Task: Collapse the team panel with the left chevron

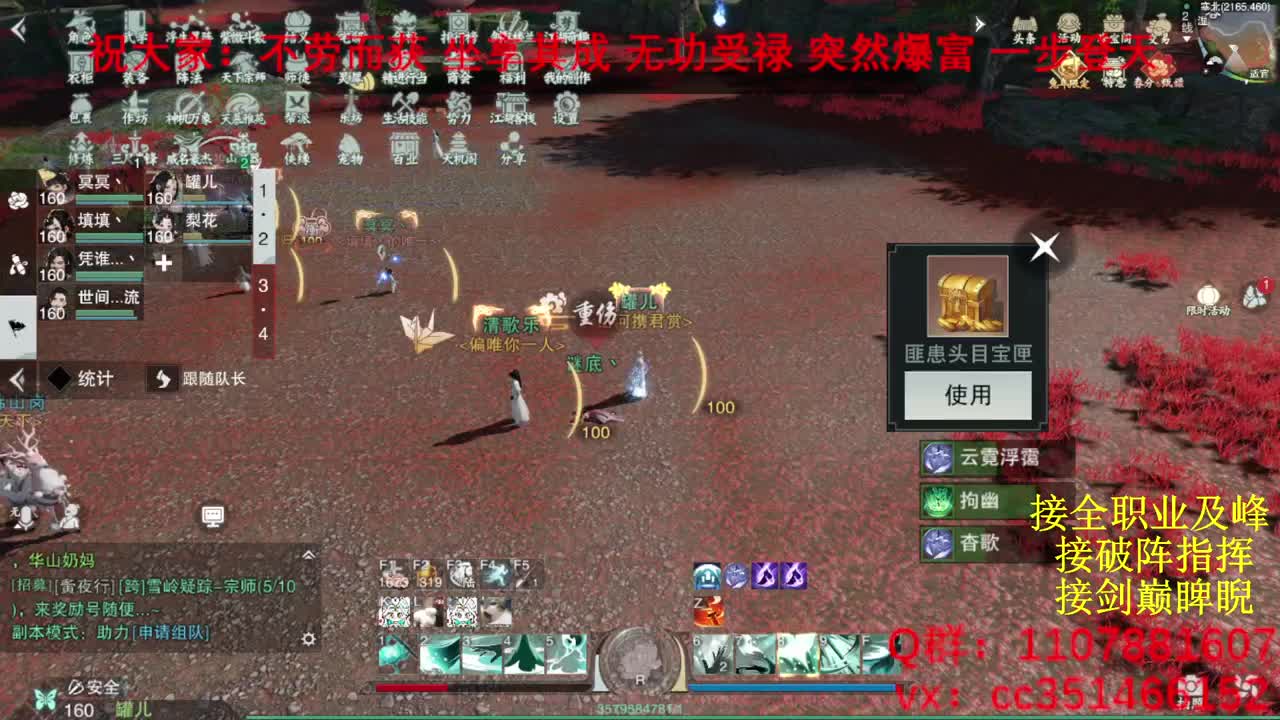Action: [x=16, y=380]
